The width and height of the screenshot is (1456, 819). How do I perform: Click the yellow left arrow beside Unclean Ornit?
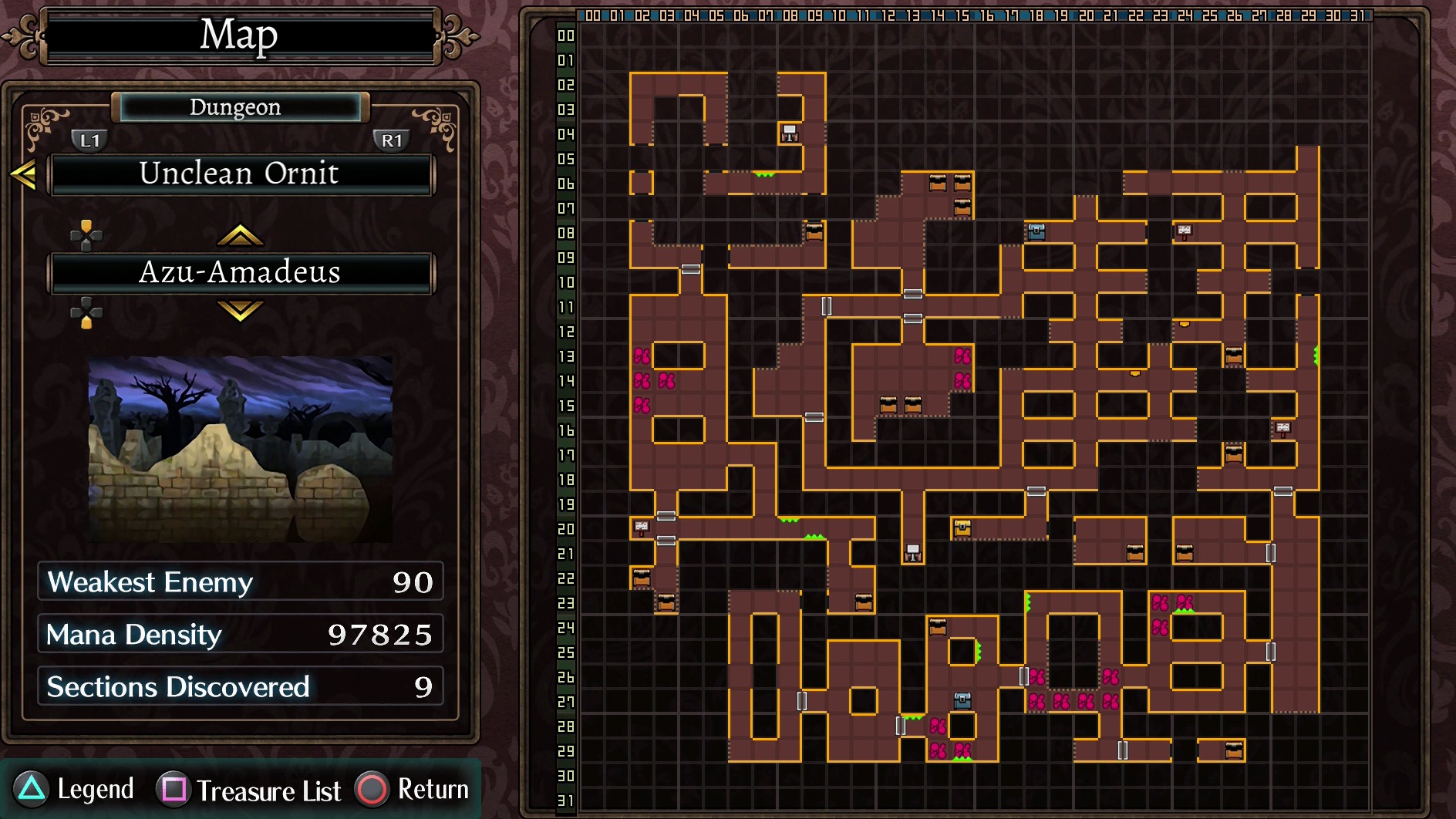pyautogui.click(x=23, y=174)
